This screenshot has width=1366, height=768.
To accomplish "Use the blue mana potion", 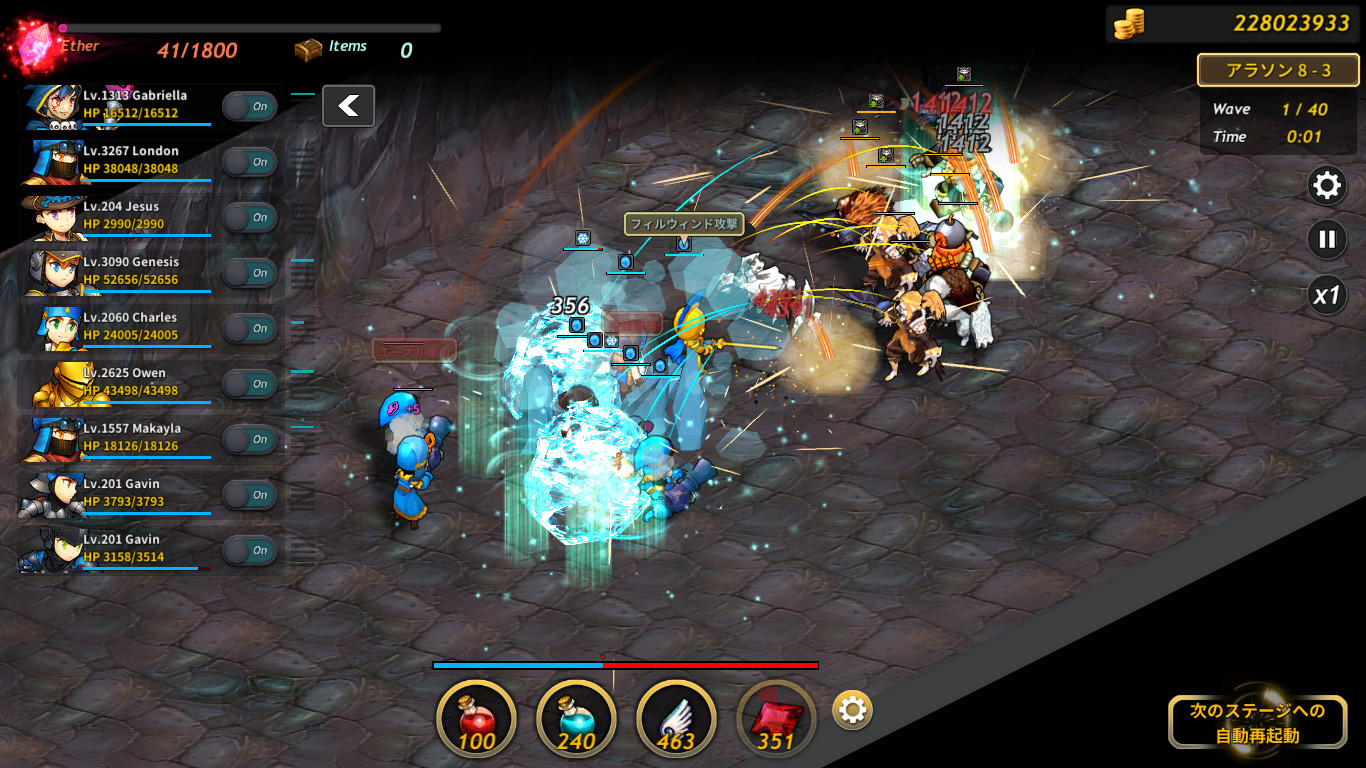I will pos(576,719).
